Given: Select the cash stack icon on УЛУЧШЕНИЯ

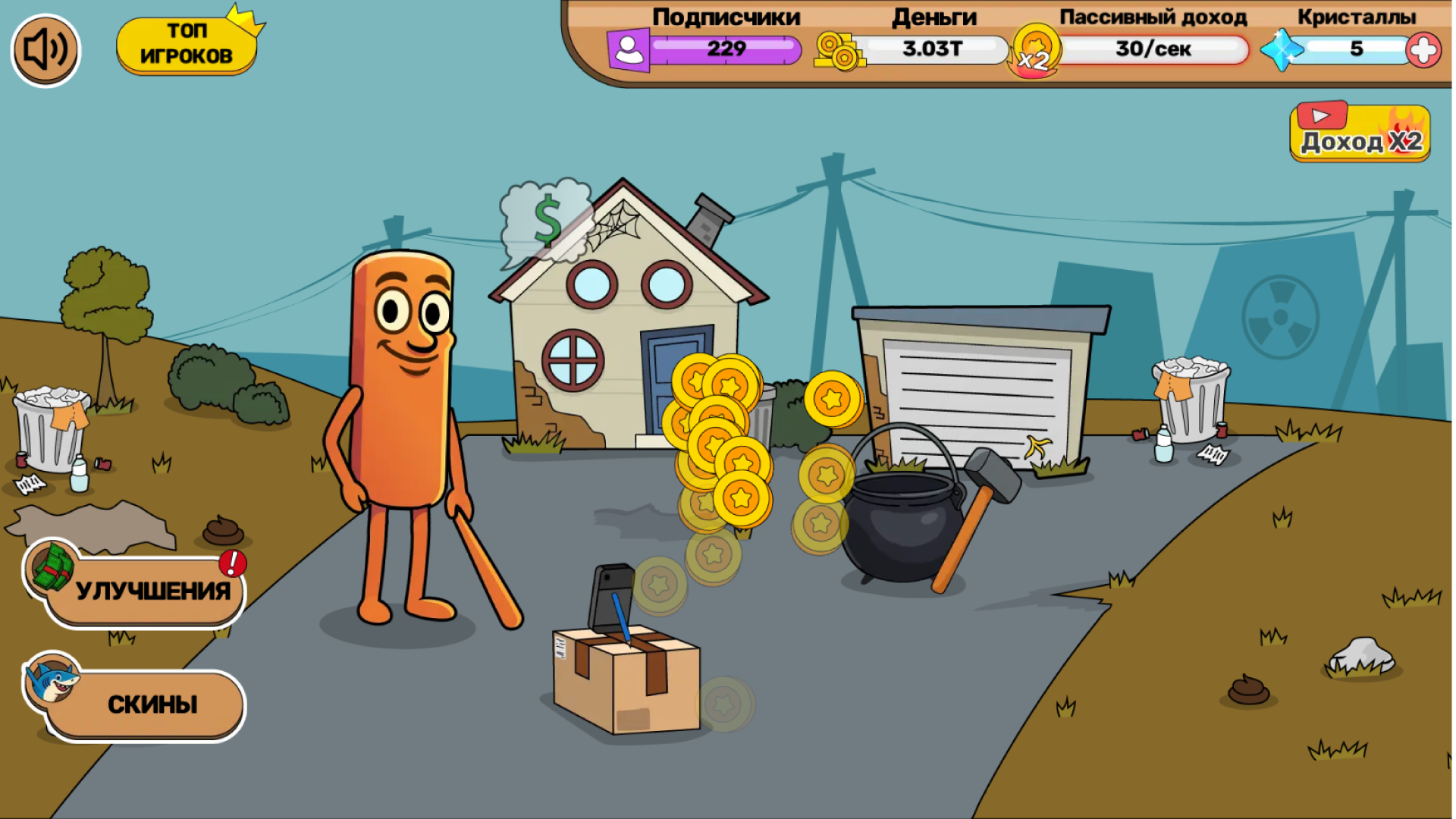Looking at the screenshot, I should click(50, 570).
